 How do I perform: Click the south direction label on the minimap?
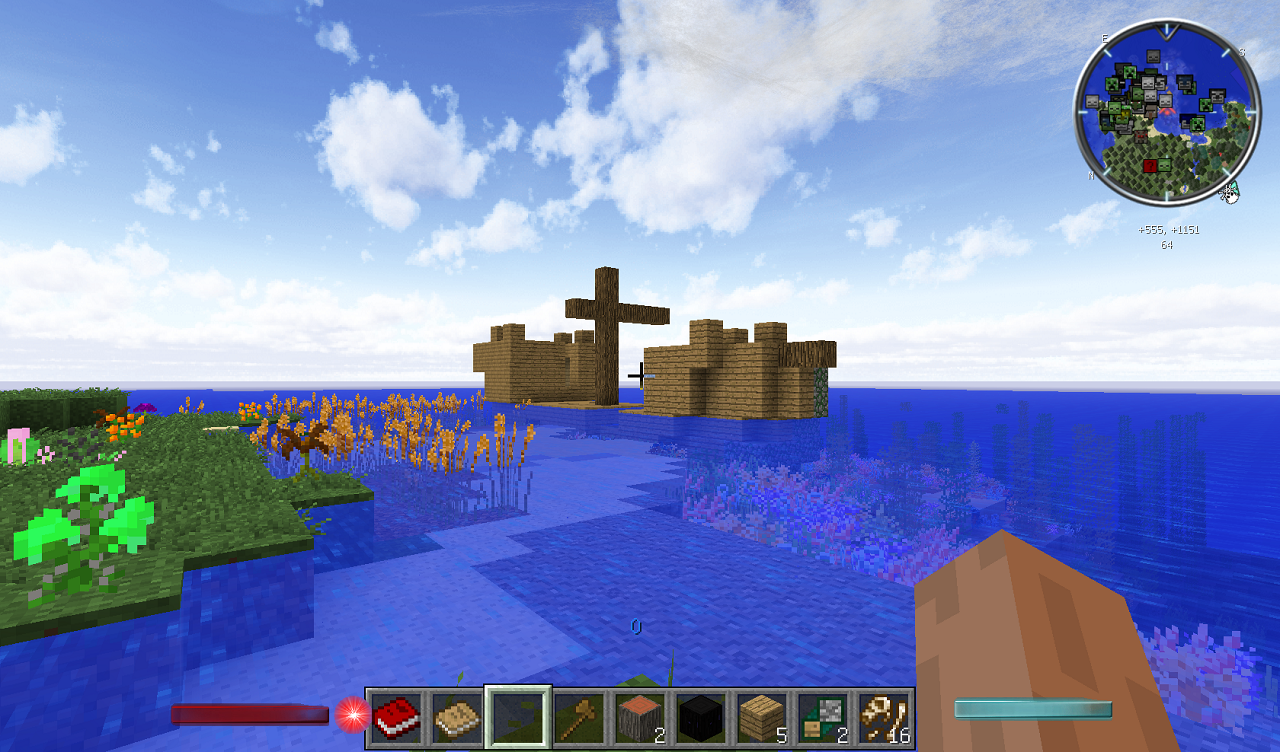1241,52
